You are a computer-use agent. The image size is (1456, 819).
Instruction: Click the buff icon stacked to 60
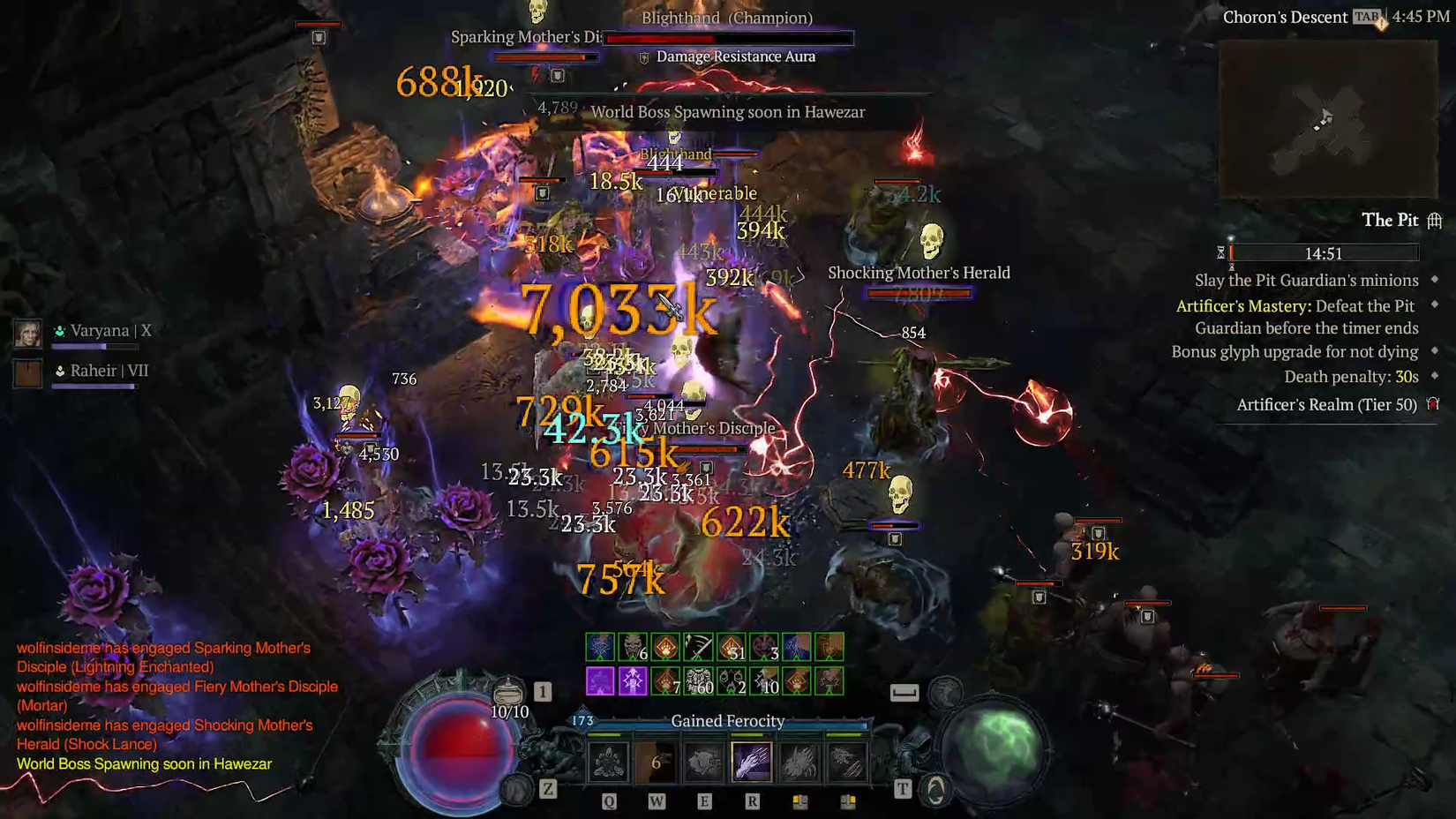click(x=698, y=681)
